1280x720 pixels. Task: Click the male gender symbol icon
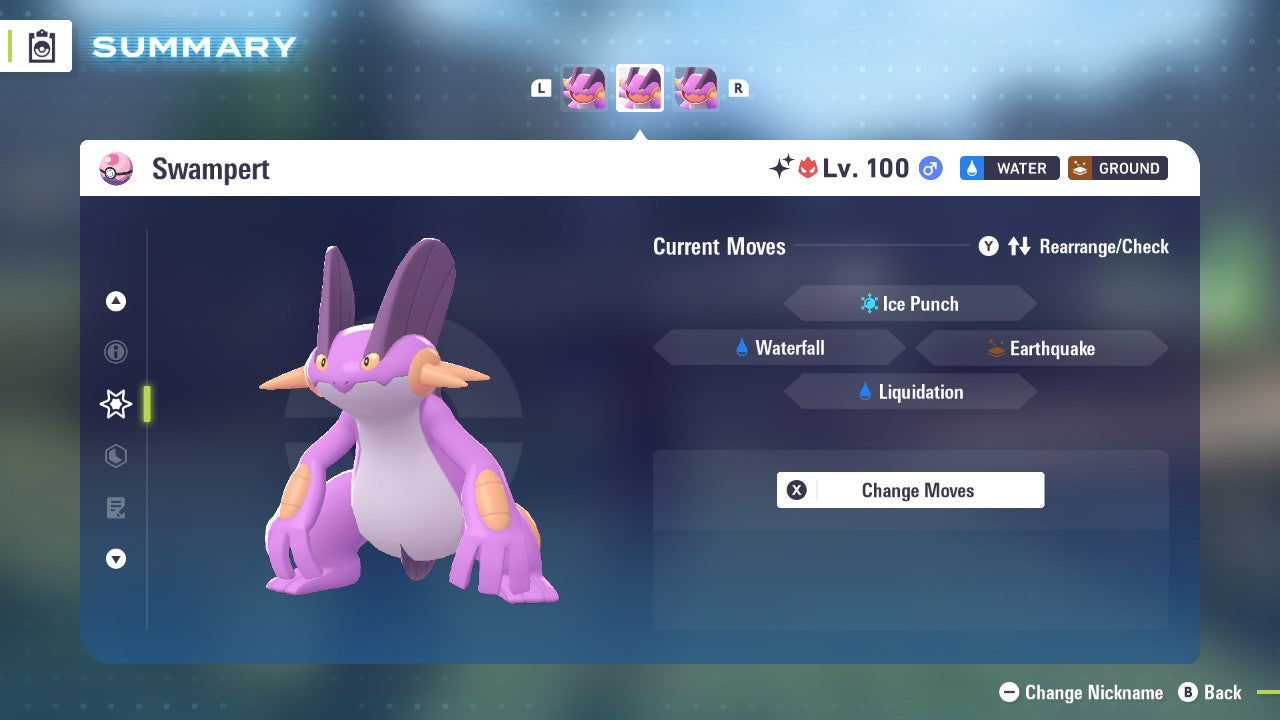pyautogui.click(x=930, y=168)
